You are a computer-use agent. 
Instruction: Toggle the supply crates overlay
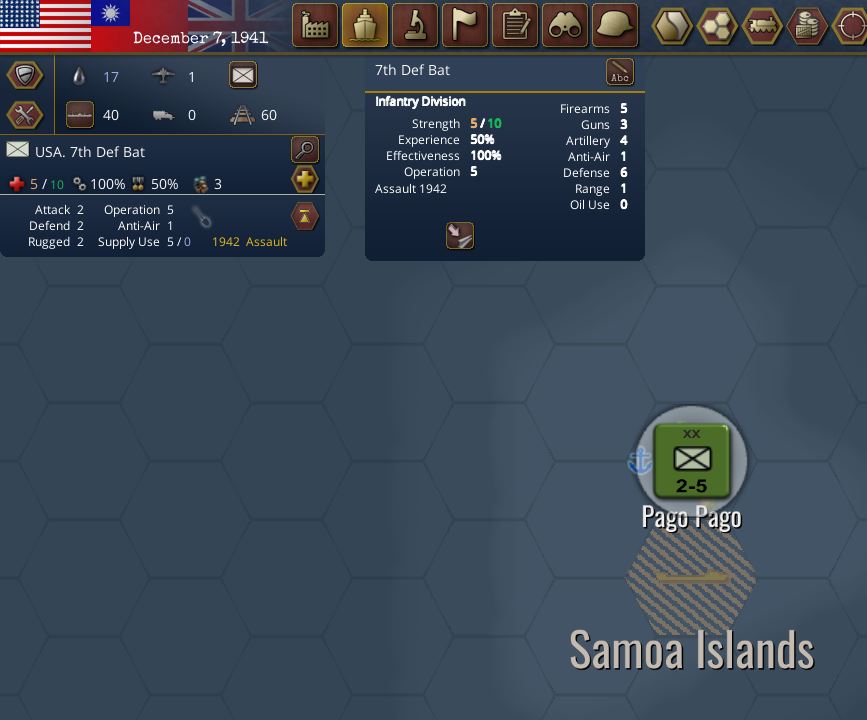[807, 26]
